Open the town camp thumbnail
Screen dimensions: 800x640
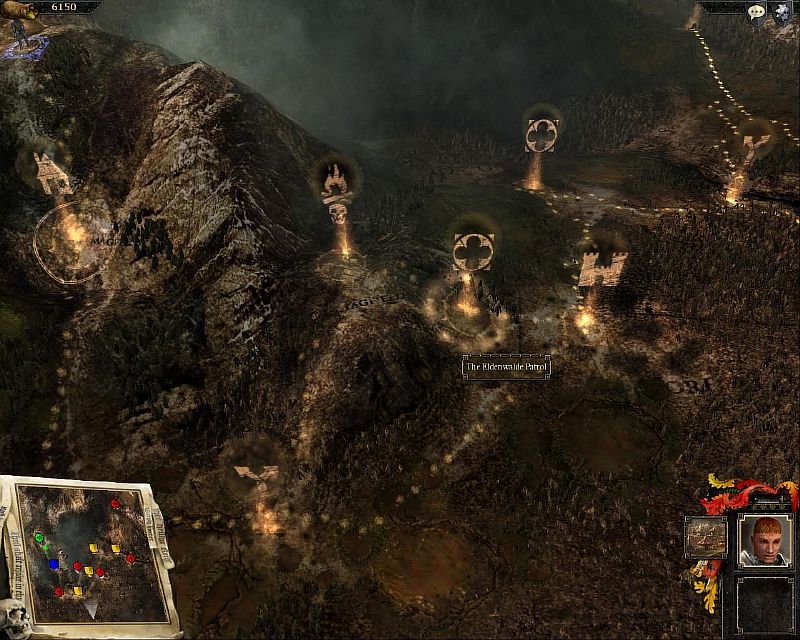pos(705,537)
